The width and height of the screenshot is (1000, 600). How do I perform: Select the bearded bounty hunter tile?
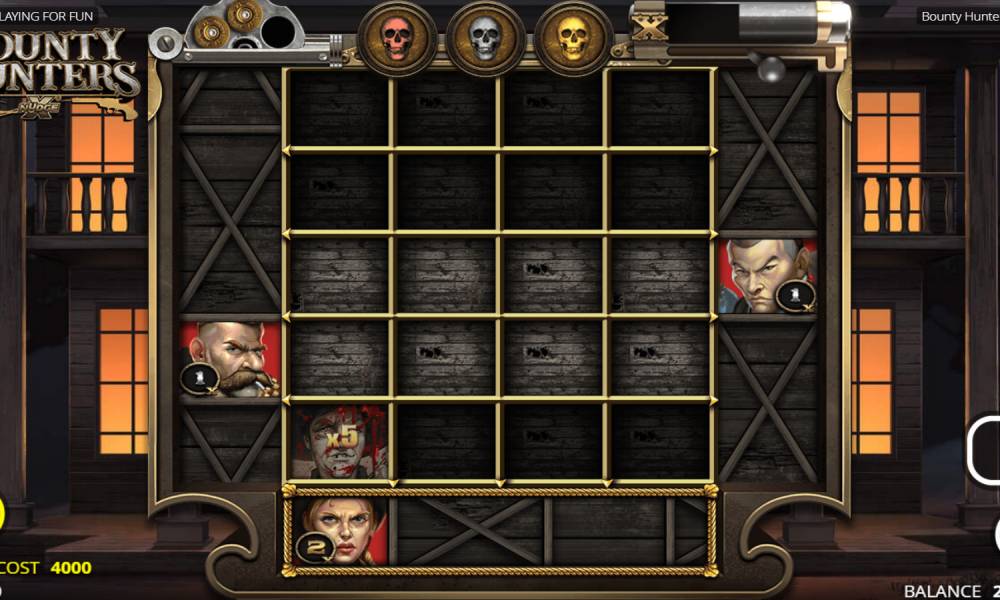point(231,359)
